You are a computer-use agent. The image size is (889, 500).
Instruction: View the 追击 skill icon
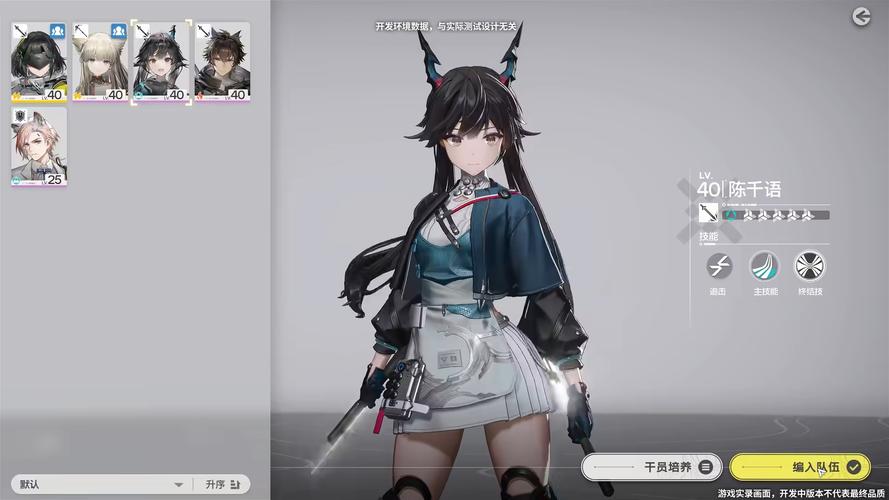click(x=719, y=266)
